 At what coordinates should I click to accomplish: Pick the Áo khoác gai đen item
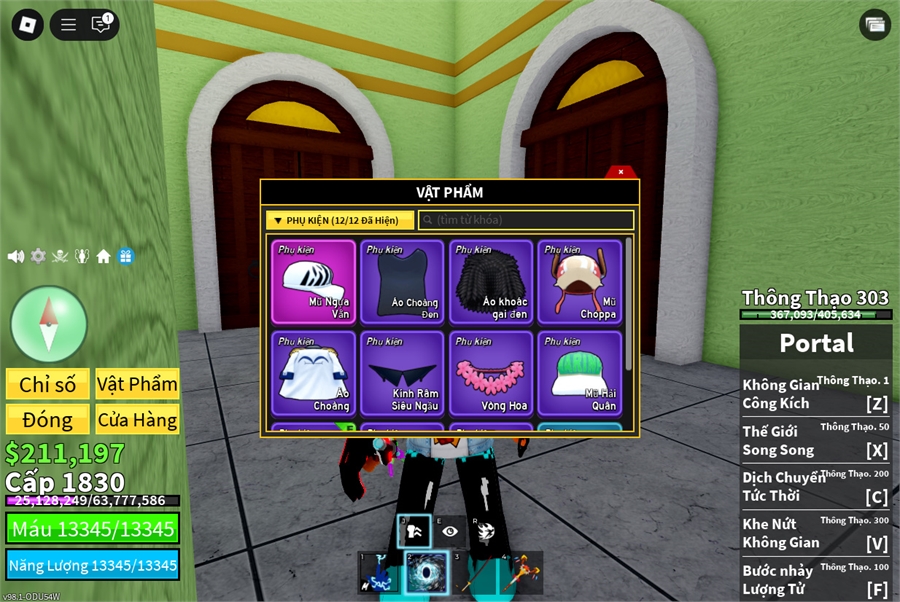[491, 282]
